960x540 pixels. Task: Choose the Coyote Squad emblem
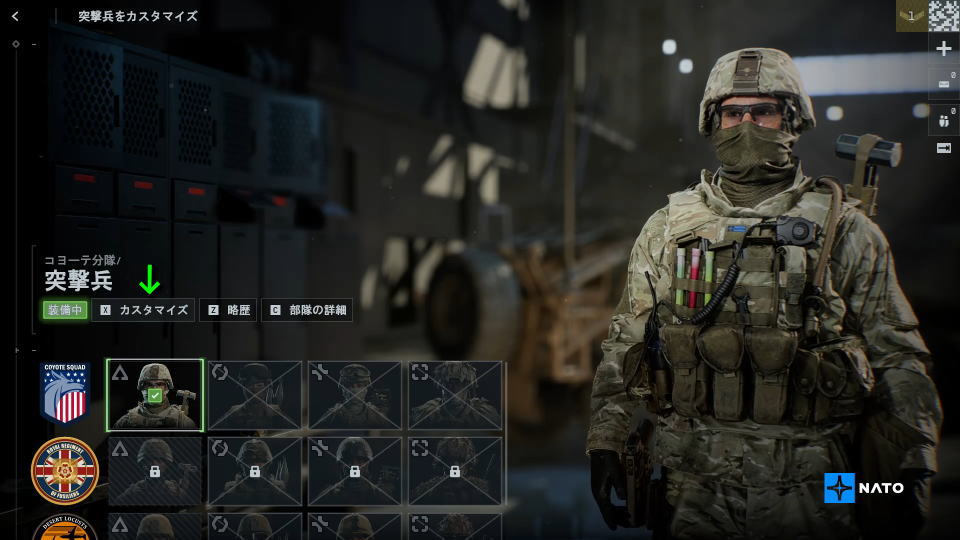[65, 392]
